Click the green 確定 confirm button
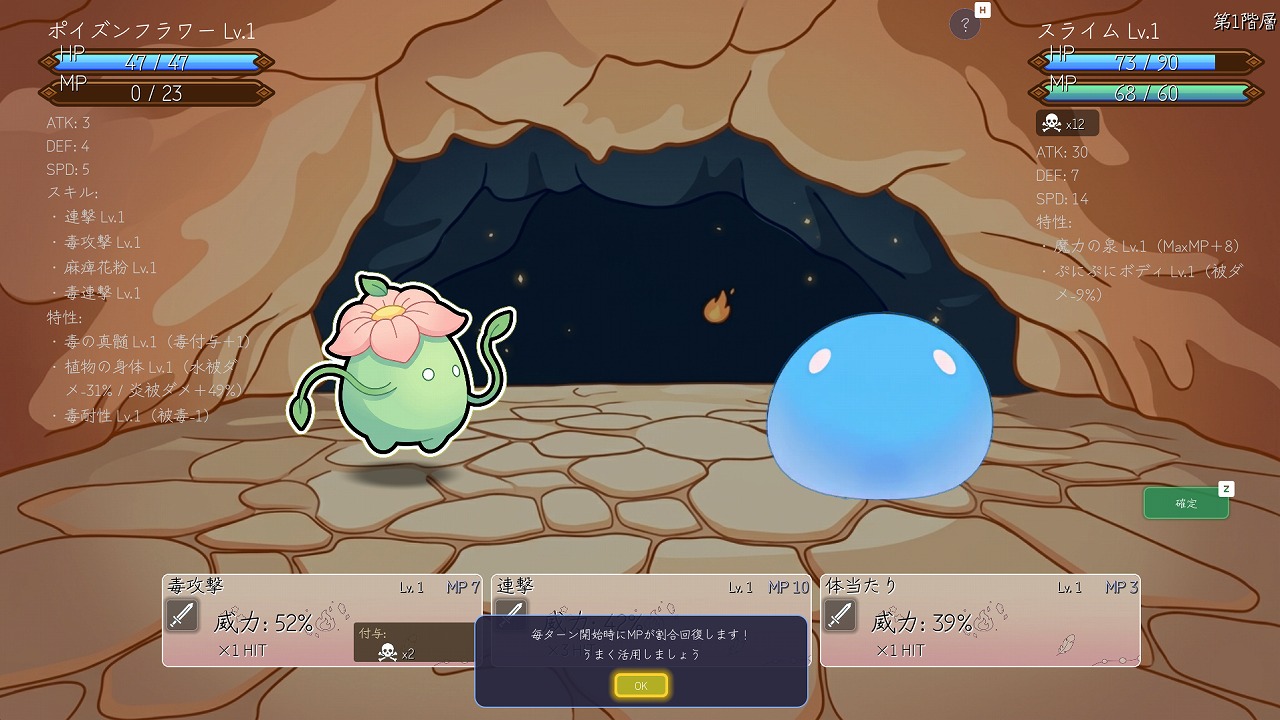The height and width of the screenshot is (720, 1280). tap(1186, 503)
